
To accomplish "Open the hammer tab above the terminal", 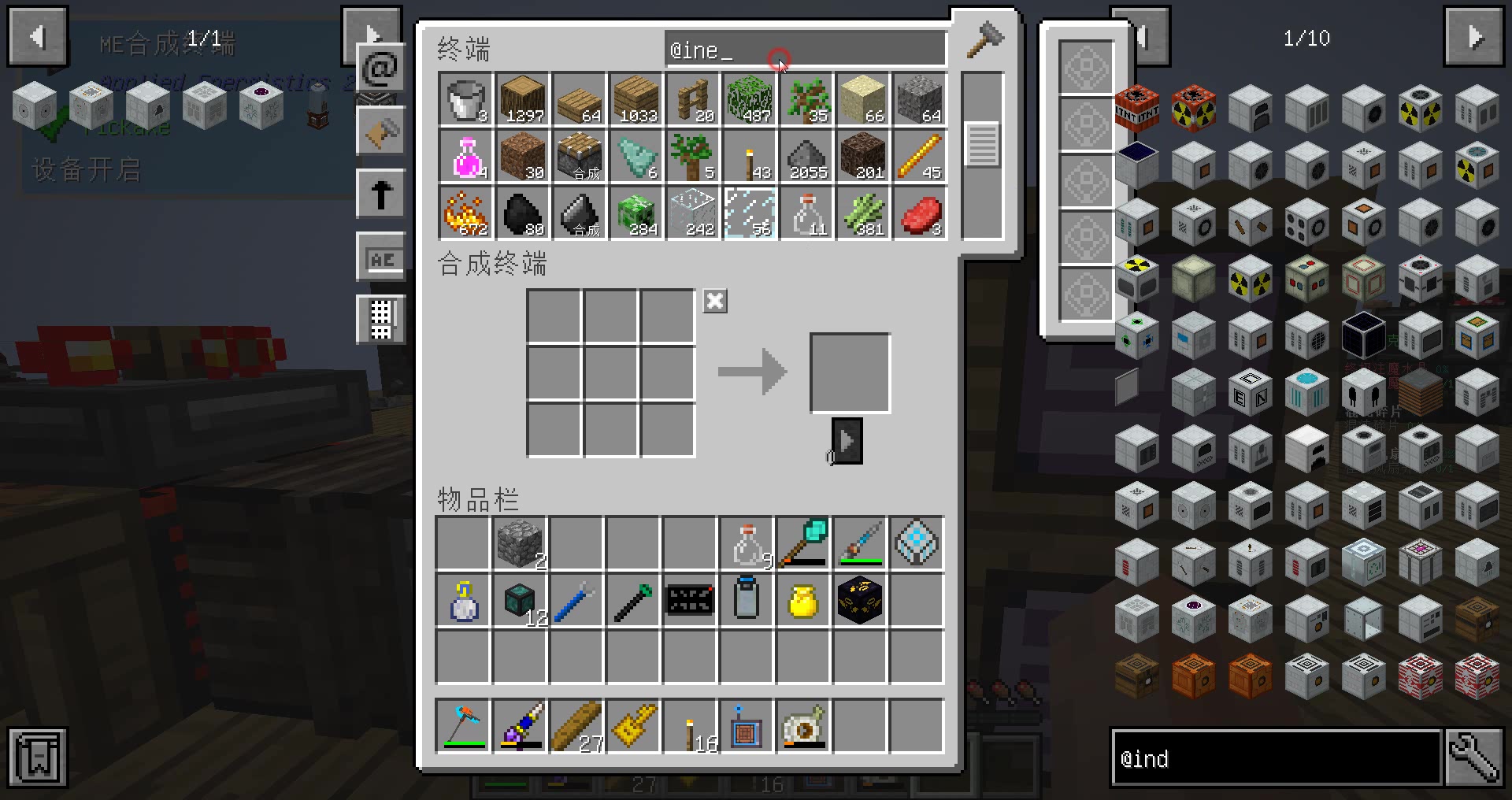I will pyautogui.click(x=984, y=39).
